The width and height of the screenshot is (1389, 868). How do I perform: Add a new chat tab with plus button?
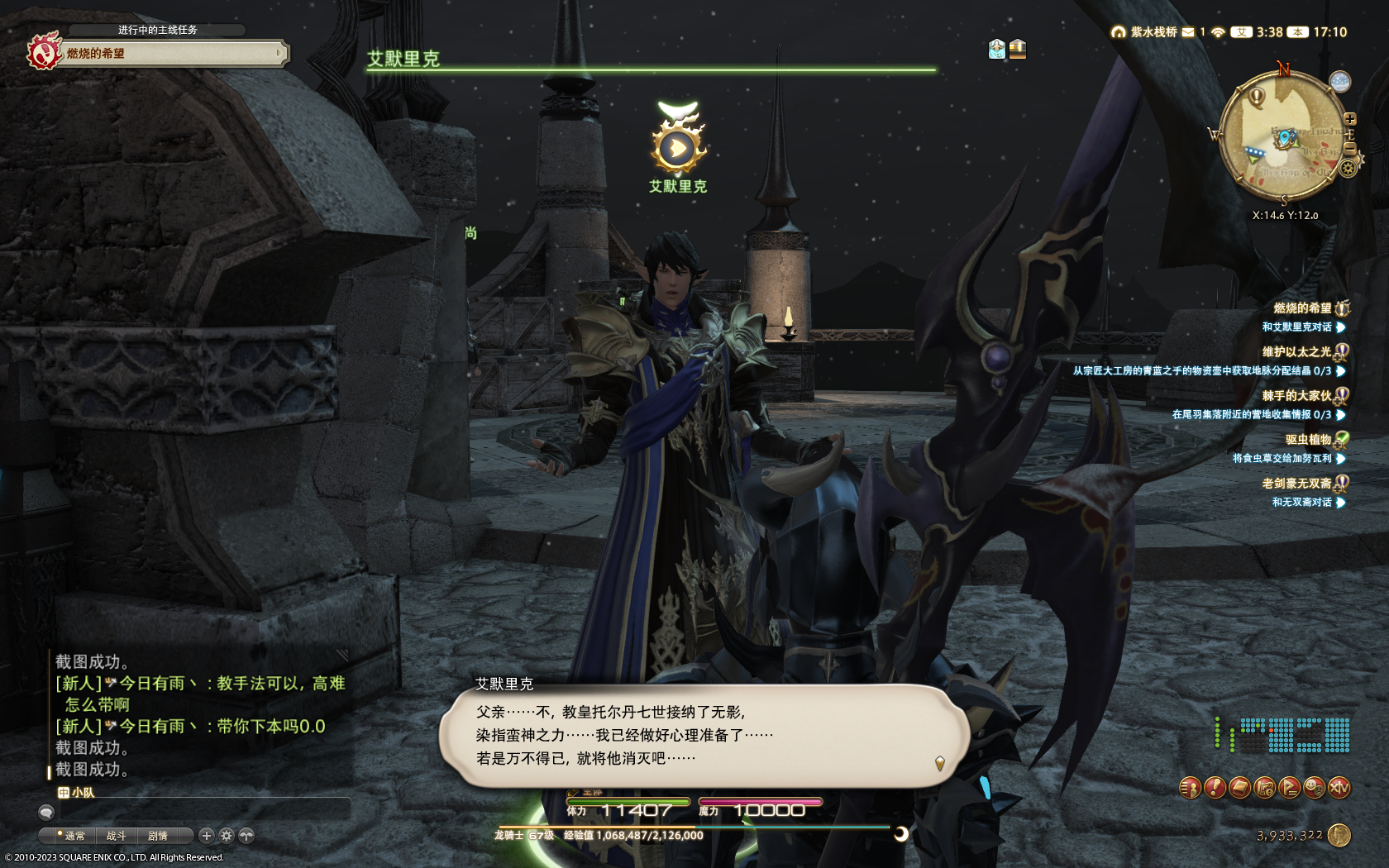click(207, 836)
